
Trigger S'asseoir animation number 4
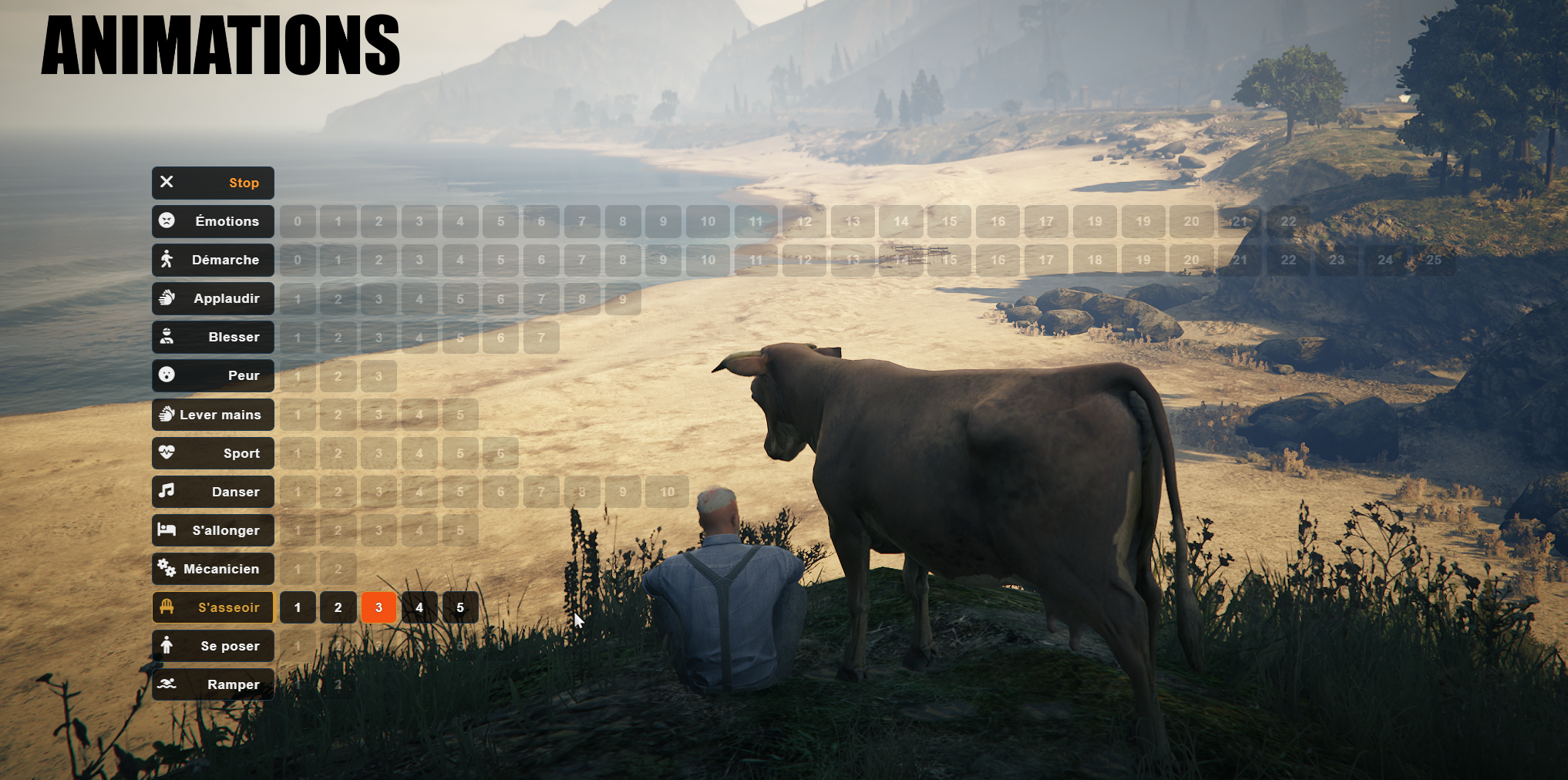click(419, 607)
